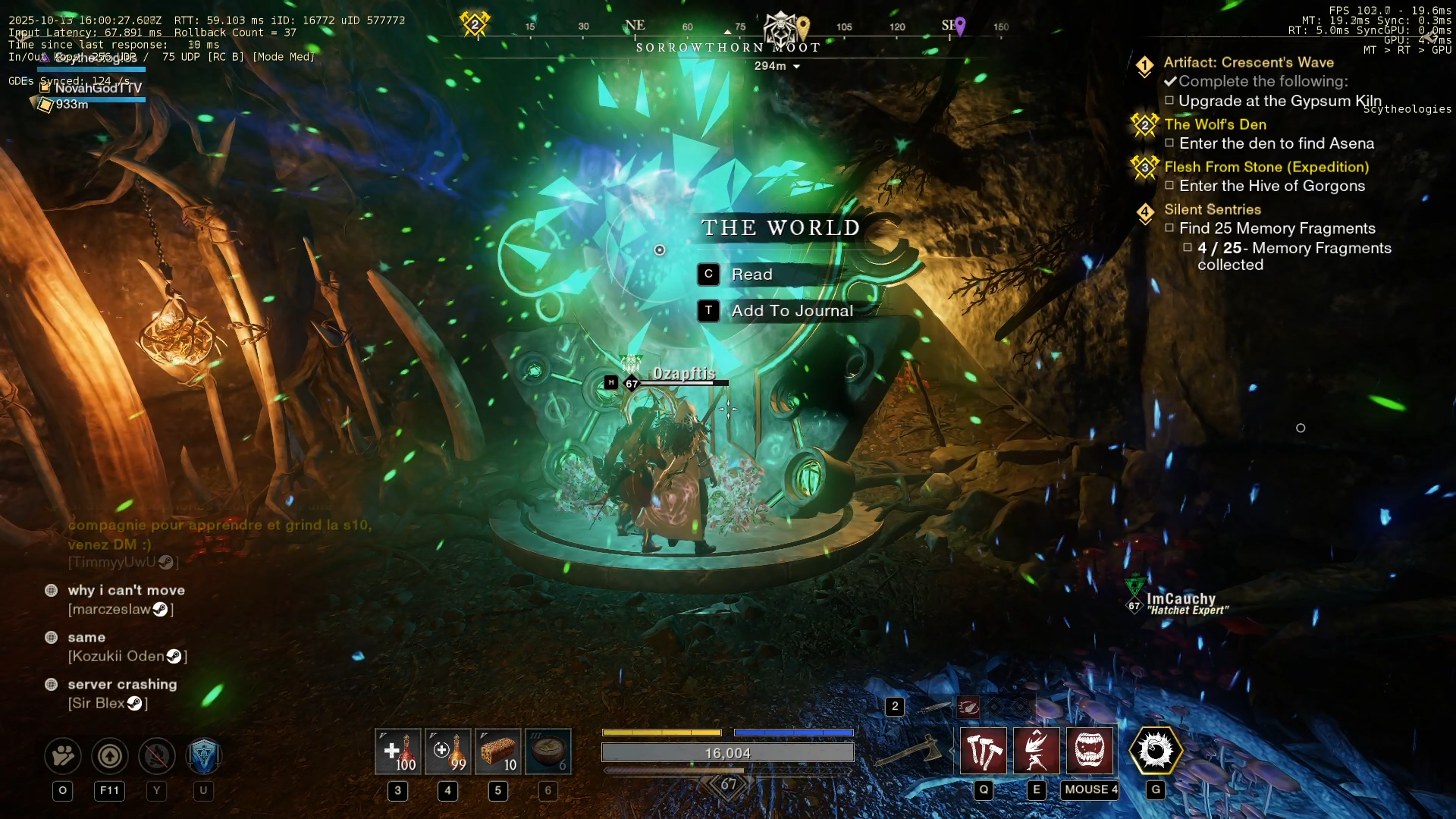
Task: Select the food bowl hotbar slot
Action: pyautogui.click(x=548, y=752)
